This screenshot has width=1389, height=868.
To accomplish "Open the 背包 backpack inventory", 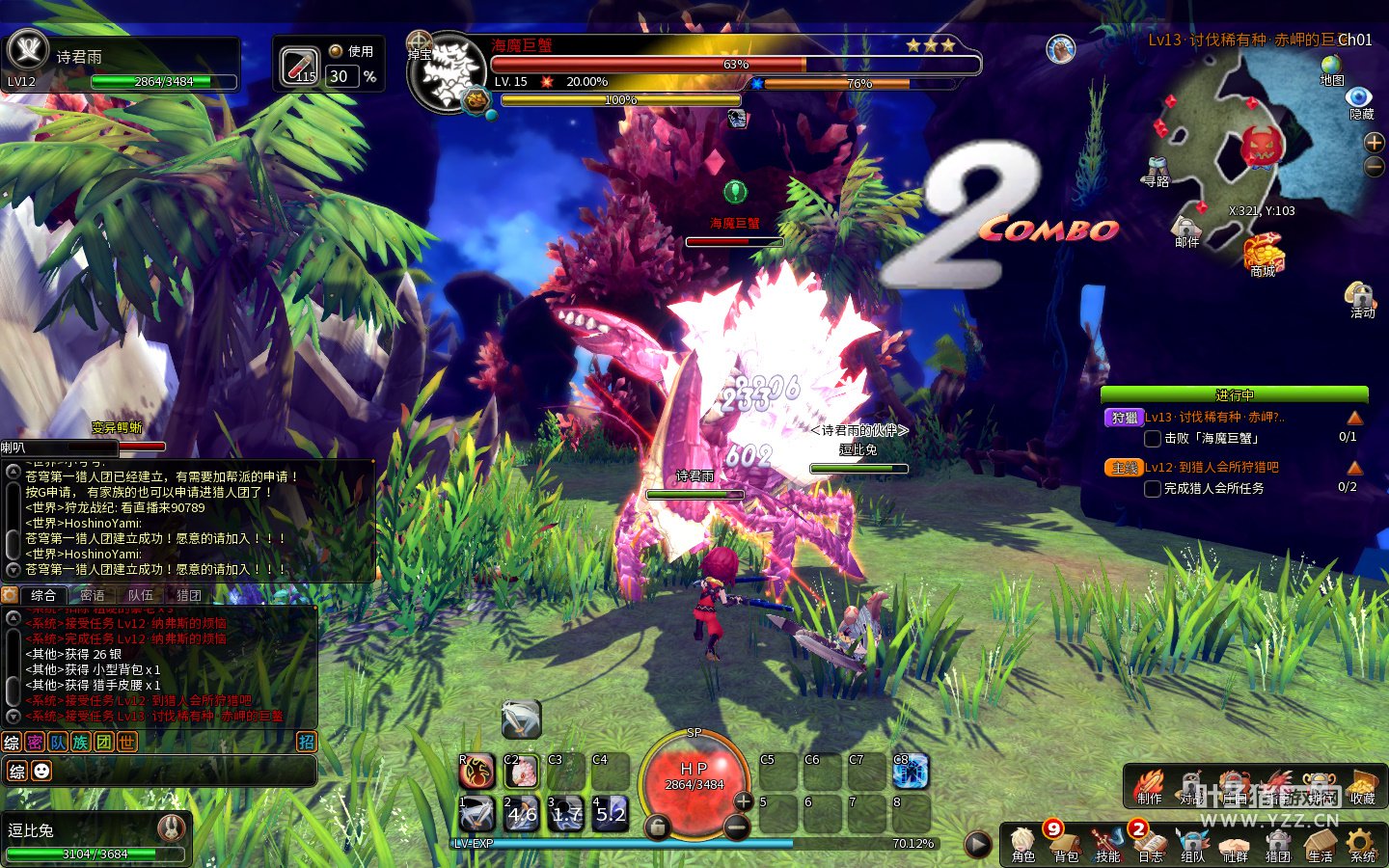I will (x=1065, y=843).
